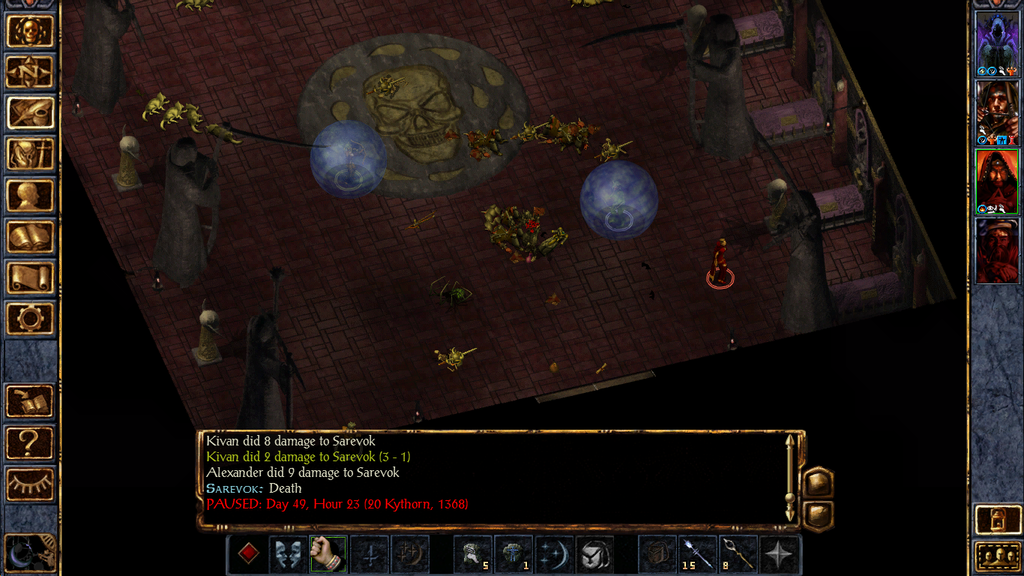The height and width of the screenshot is (576, 1024).
Task: Select the fist unarmed attack slot
Action: pos(327,553)
